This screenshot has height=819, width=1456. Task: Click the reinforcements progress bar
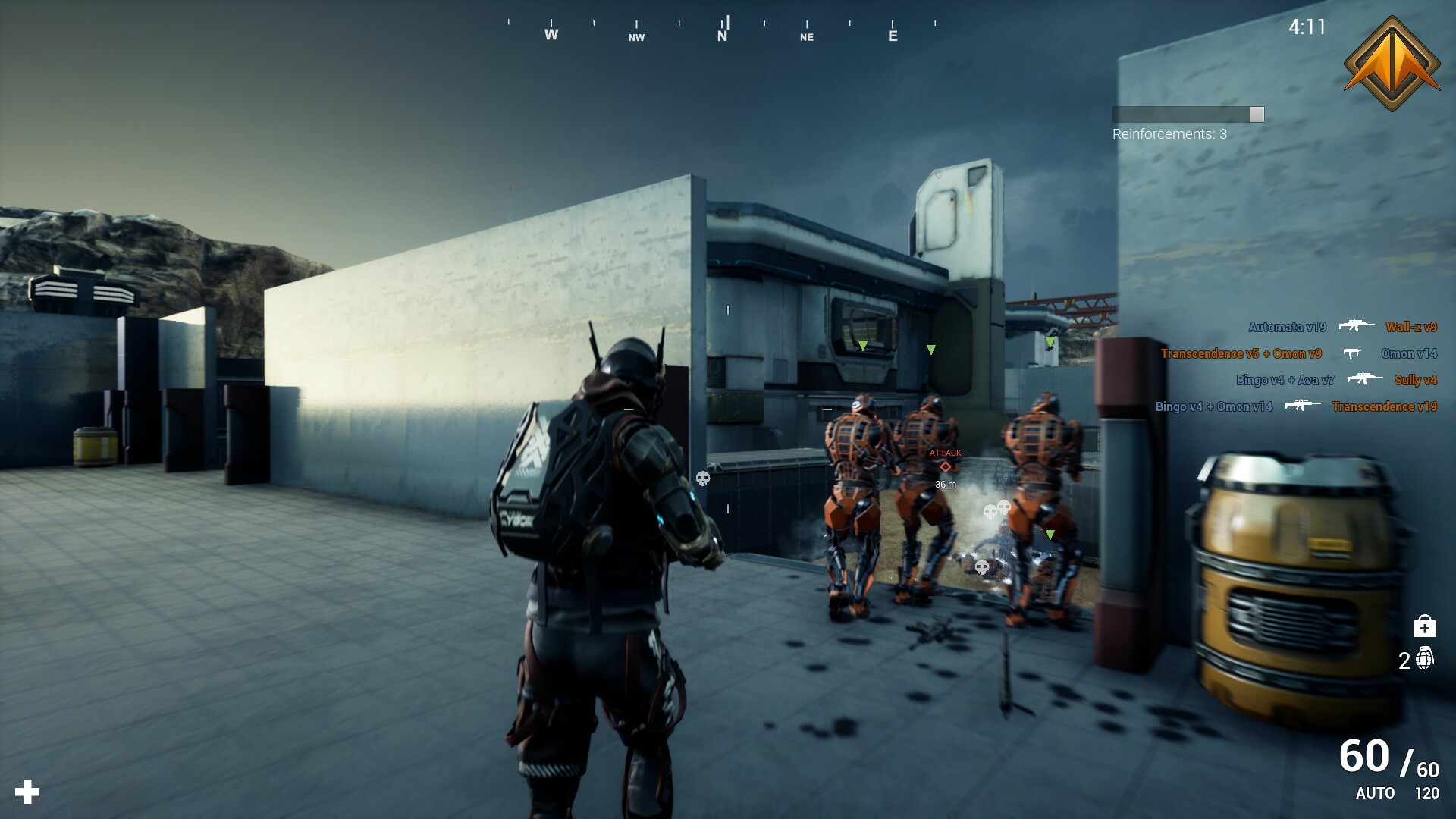coord(1187,114)
